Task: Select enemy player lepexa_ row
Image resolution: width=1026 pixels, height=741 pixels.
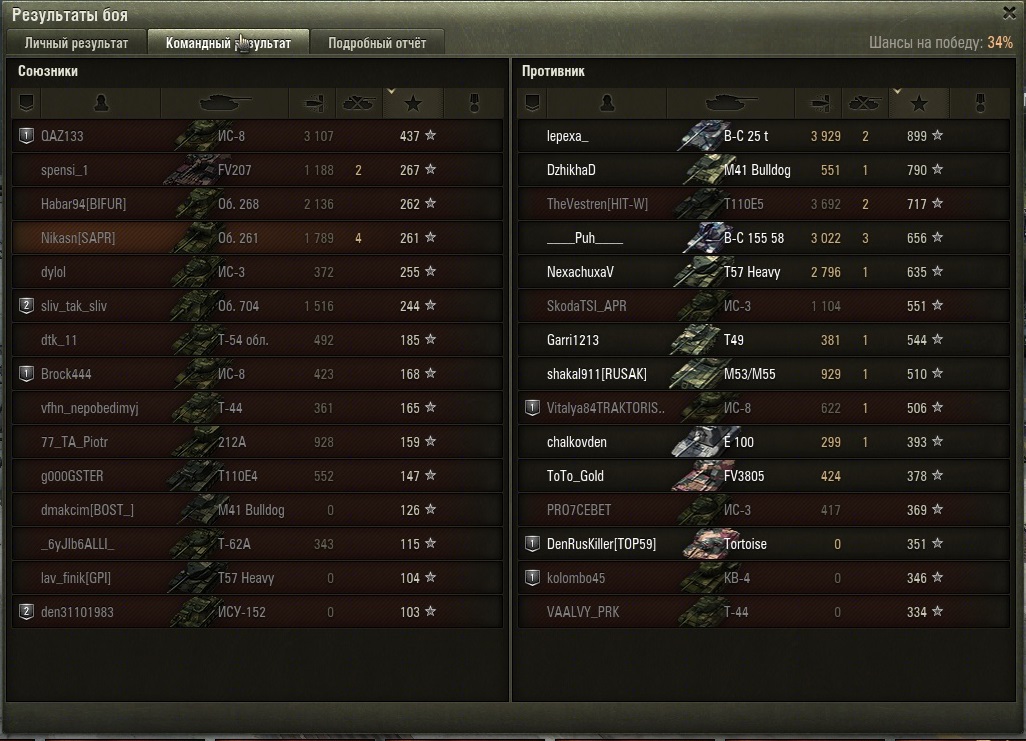Action: [568, 136]
